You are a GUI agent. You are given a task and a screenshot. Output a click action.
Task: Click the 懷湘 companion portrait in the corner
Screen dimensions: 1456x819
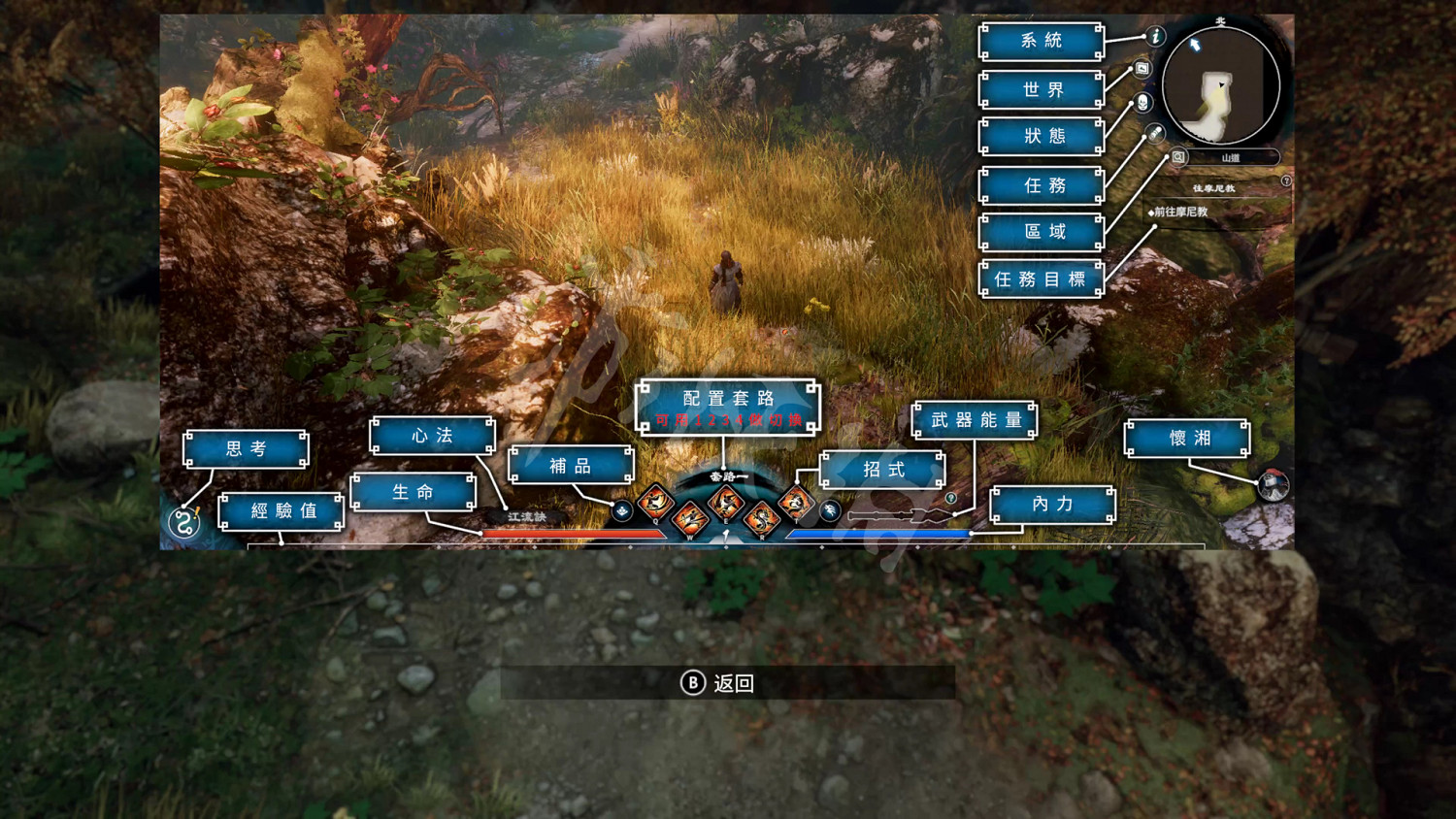(x=1273, y=487)
